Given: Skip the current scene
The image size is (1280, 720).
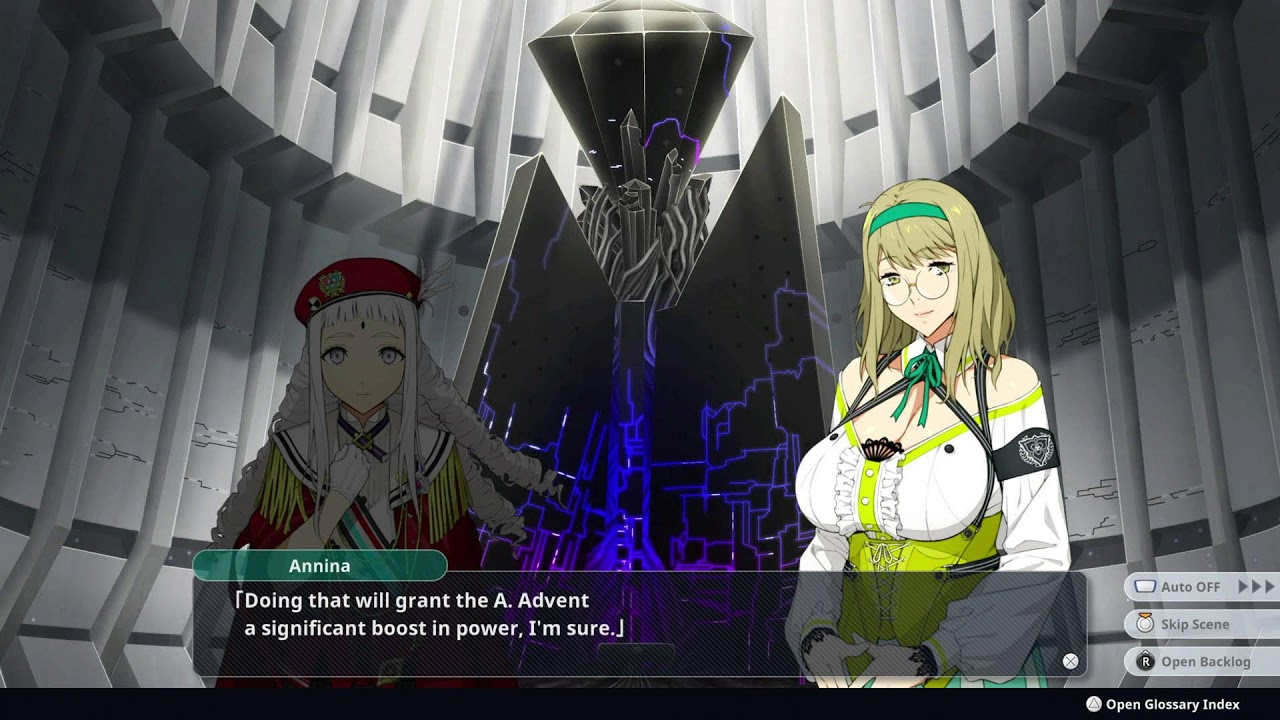Looking at the screenshot, I should tap(1194, 624).
